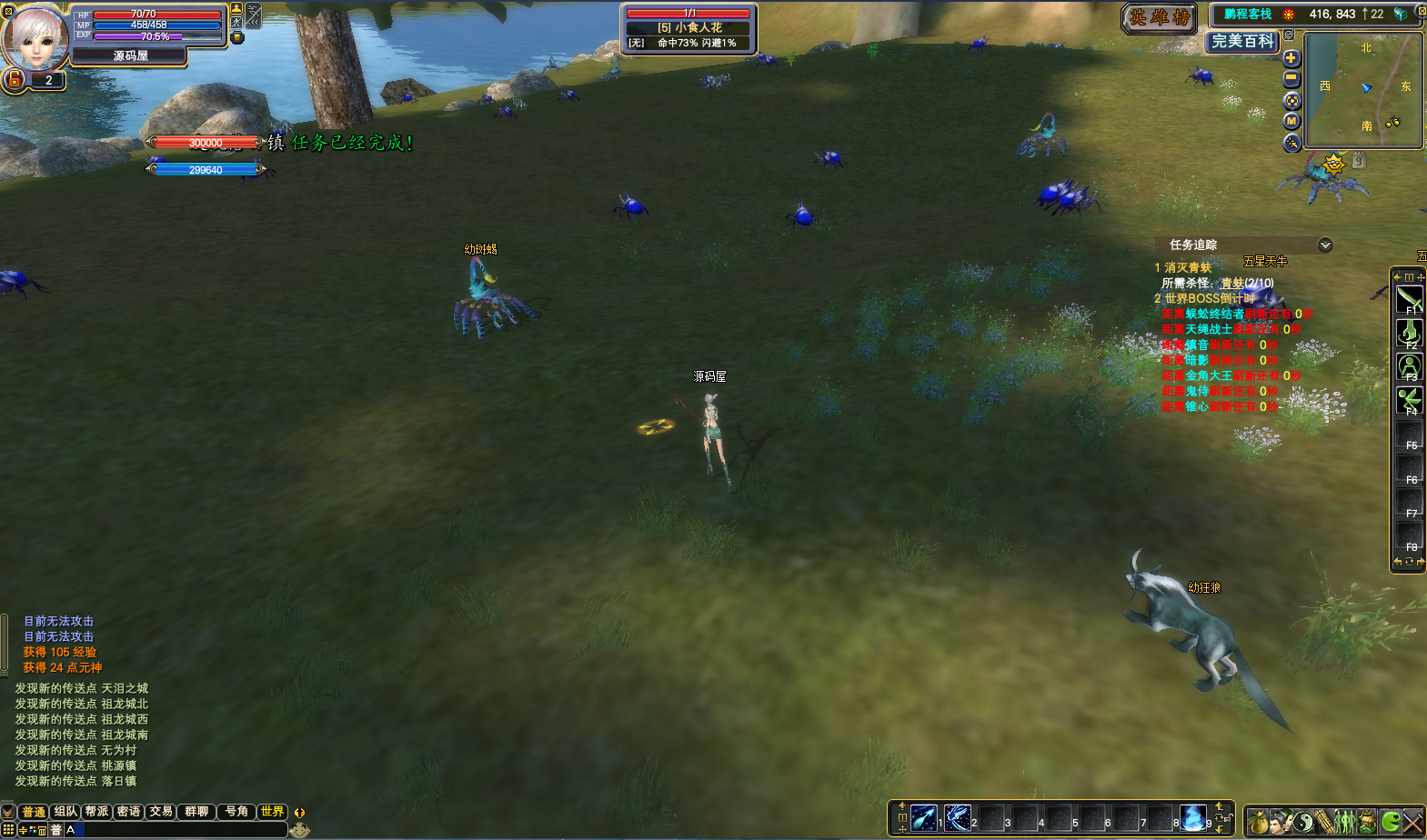
Task: Collapse the 任务追踪 quest tracker
Action: click(1325, 245)
